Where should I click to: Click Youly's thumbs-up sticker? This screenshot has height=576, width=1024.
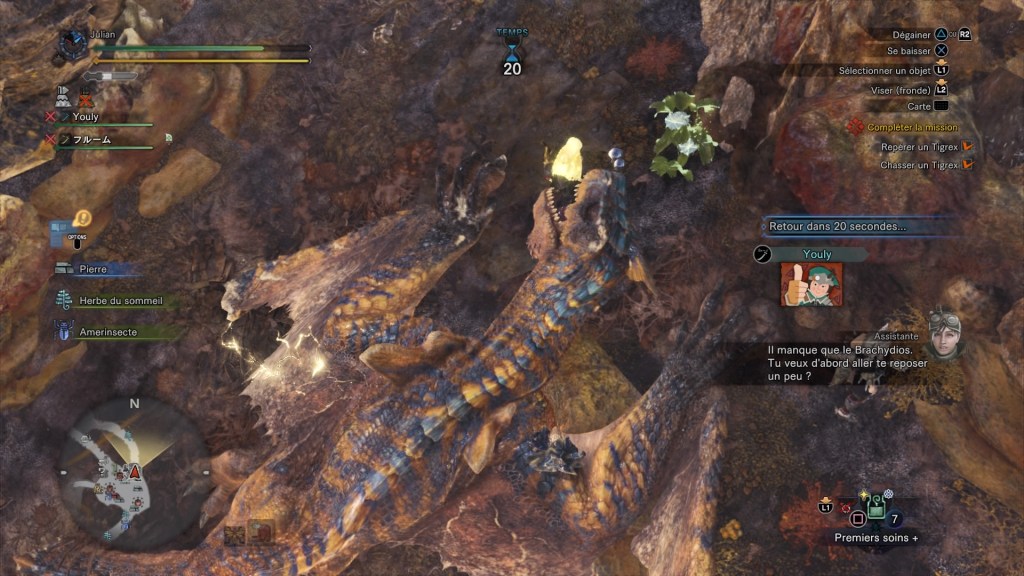(x=811, y=285)
